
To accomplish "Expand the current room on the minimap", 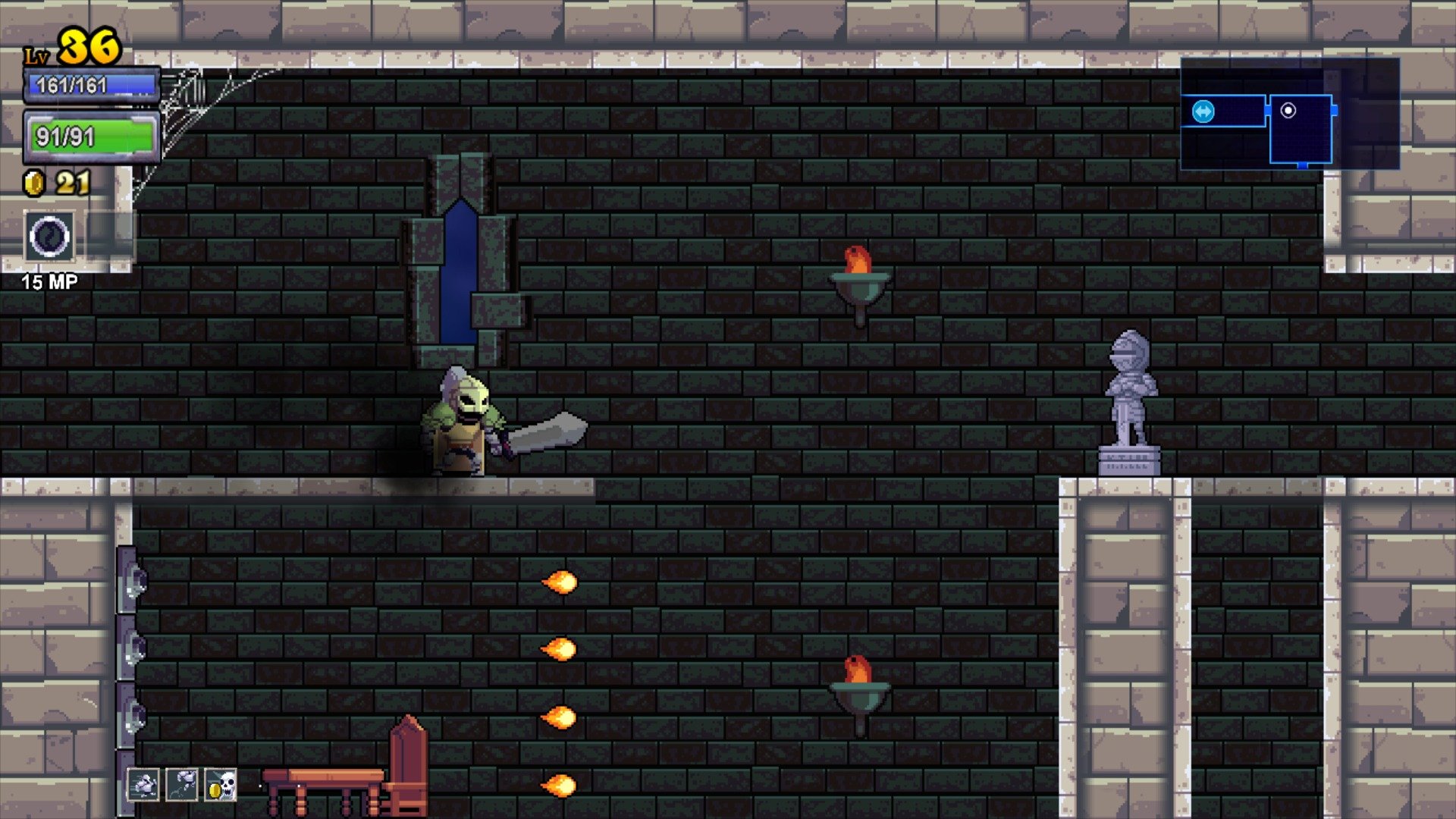I will 1301,129.
